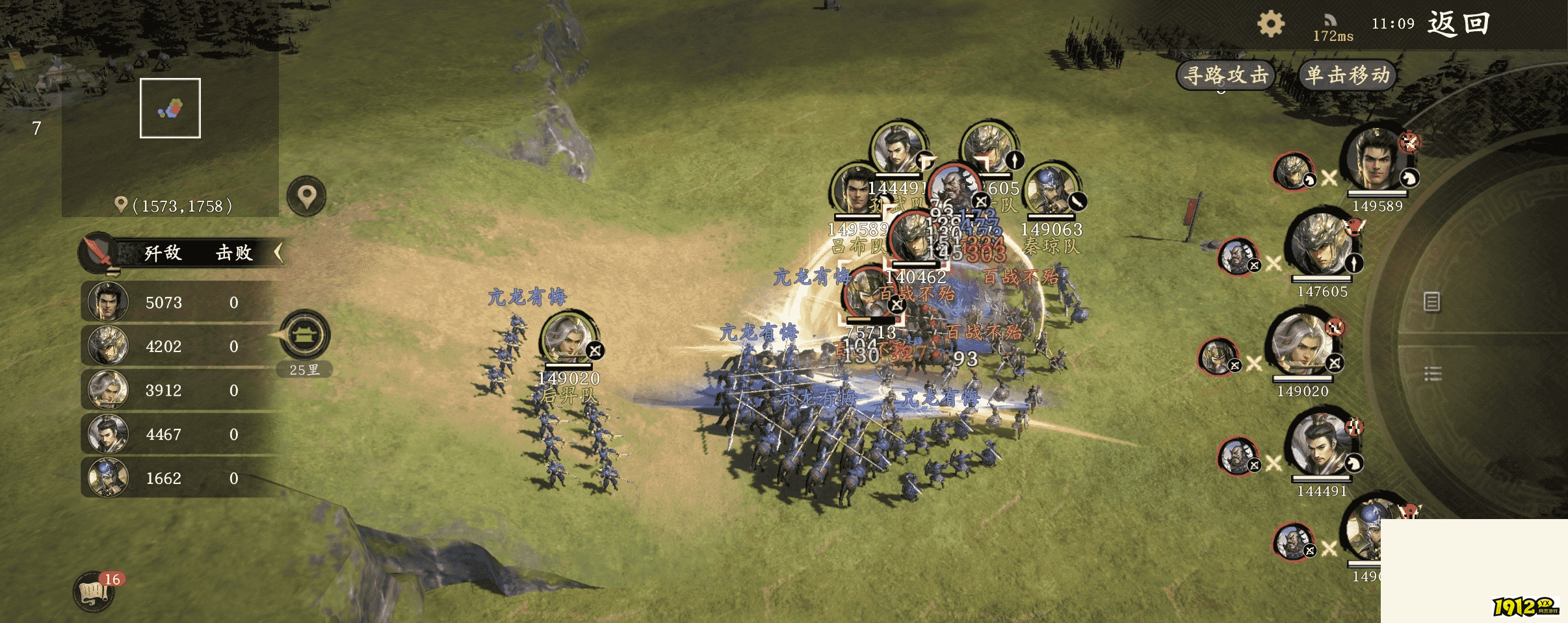Click the 返回 return button
This screenshot has height=623, width=1568.
point(1458,24)
